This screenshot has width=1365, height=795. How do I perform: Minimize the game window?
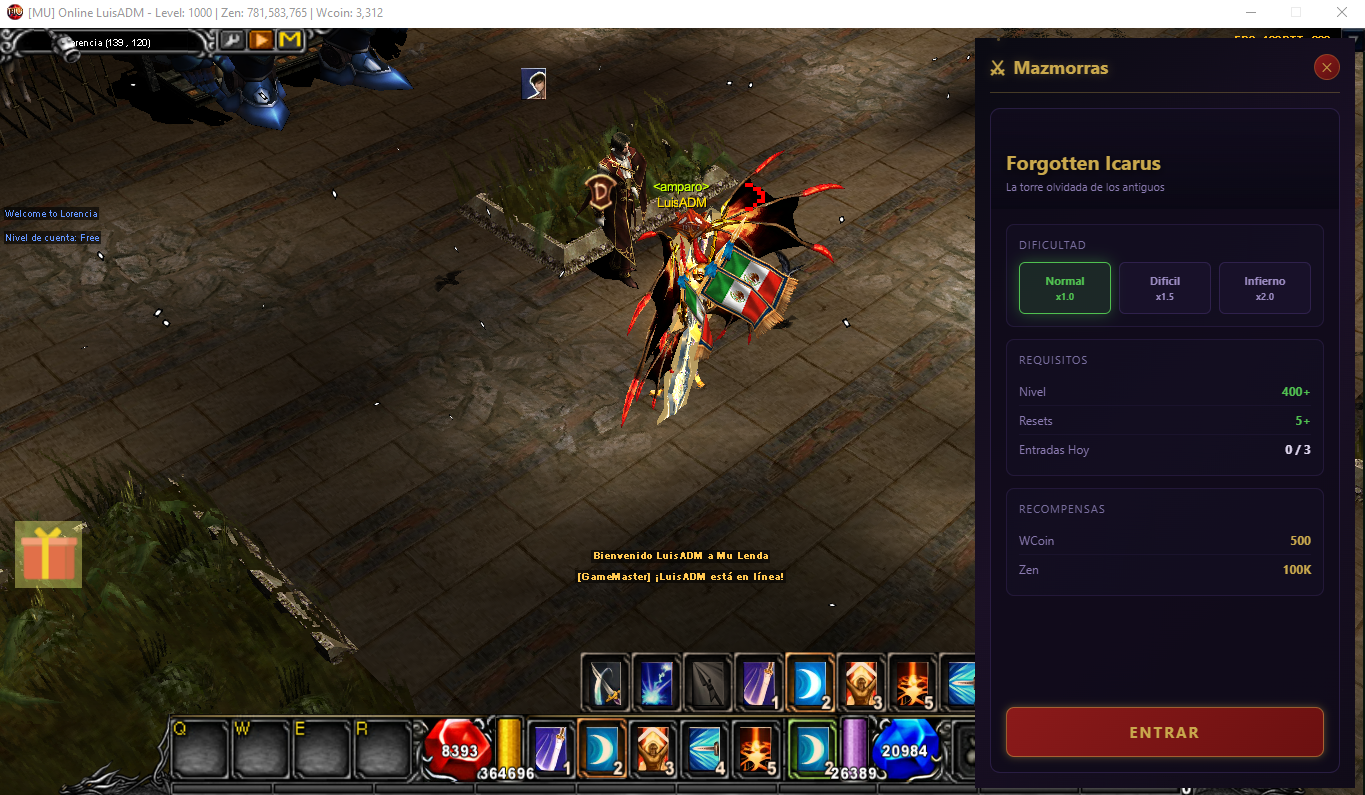1251,13
